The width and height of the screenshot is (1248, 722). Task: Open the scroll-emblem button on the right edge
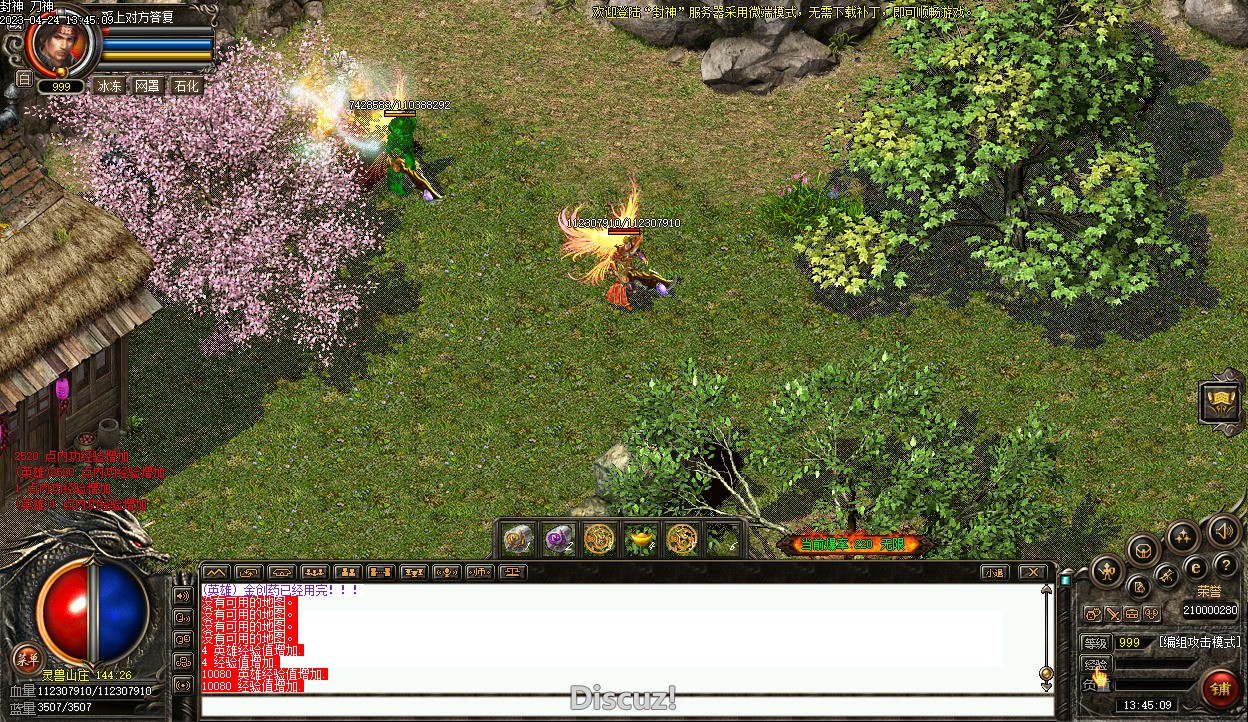[1222, 402]
